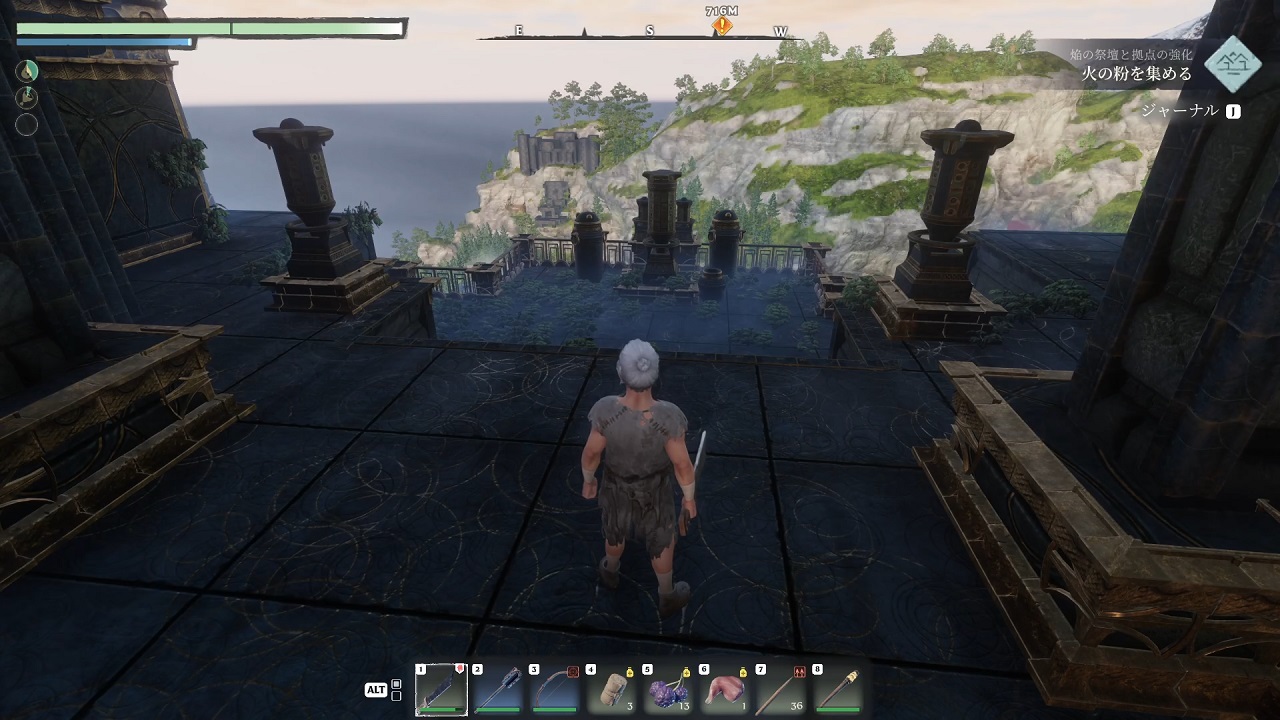
Task: Equip the torch in hotbar slot 8
Action: pos(838,688)
